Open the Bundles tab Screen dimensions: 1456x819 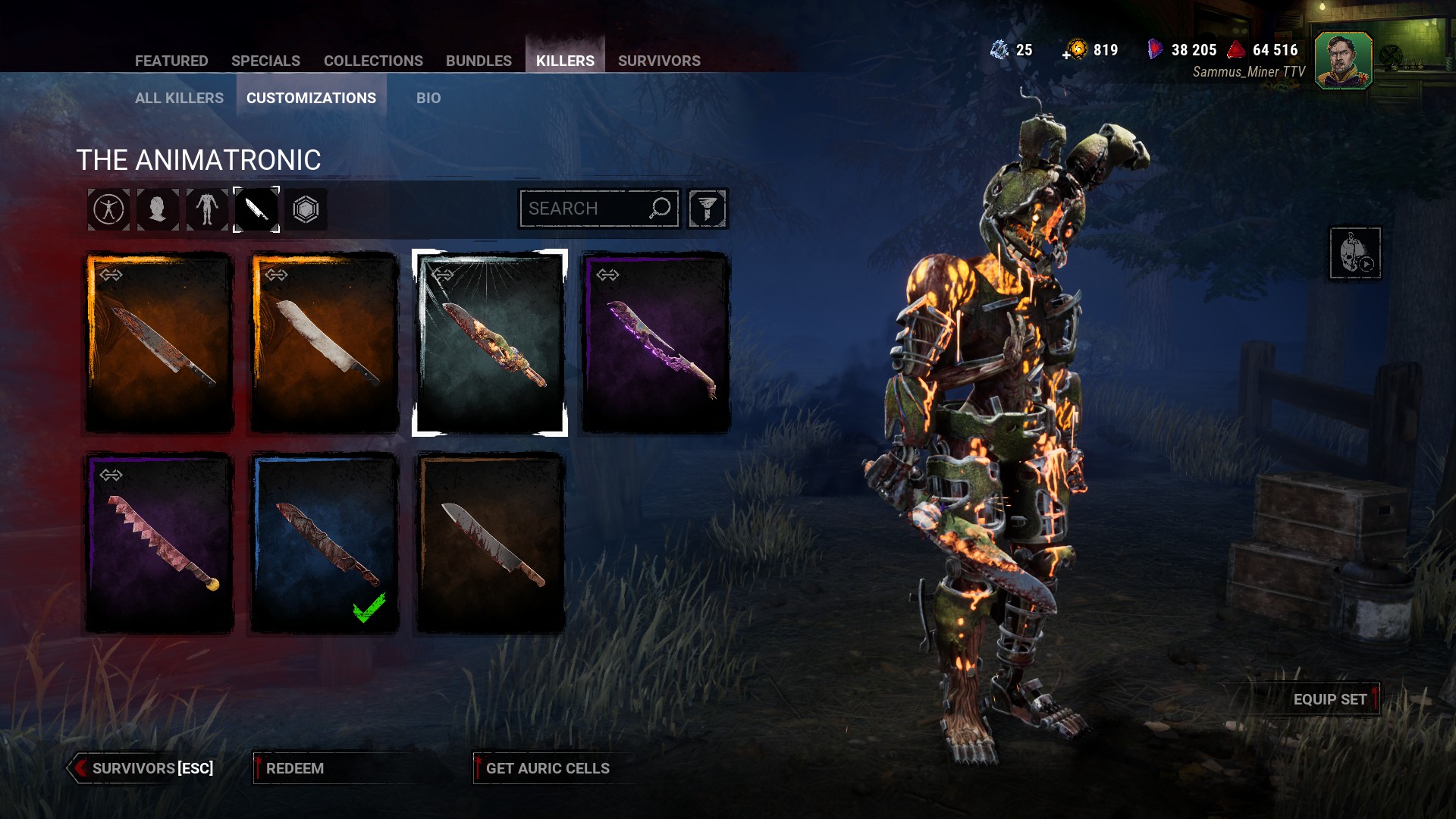coord(479,61)
